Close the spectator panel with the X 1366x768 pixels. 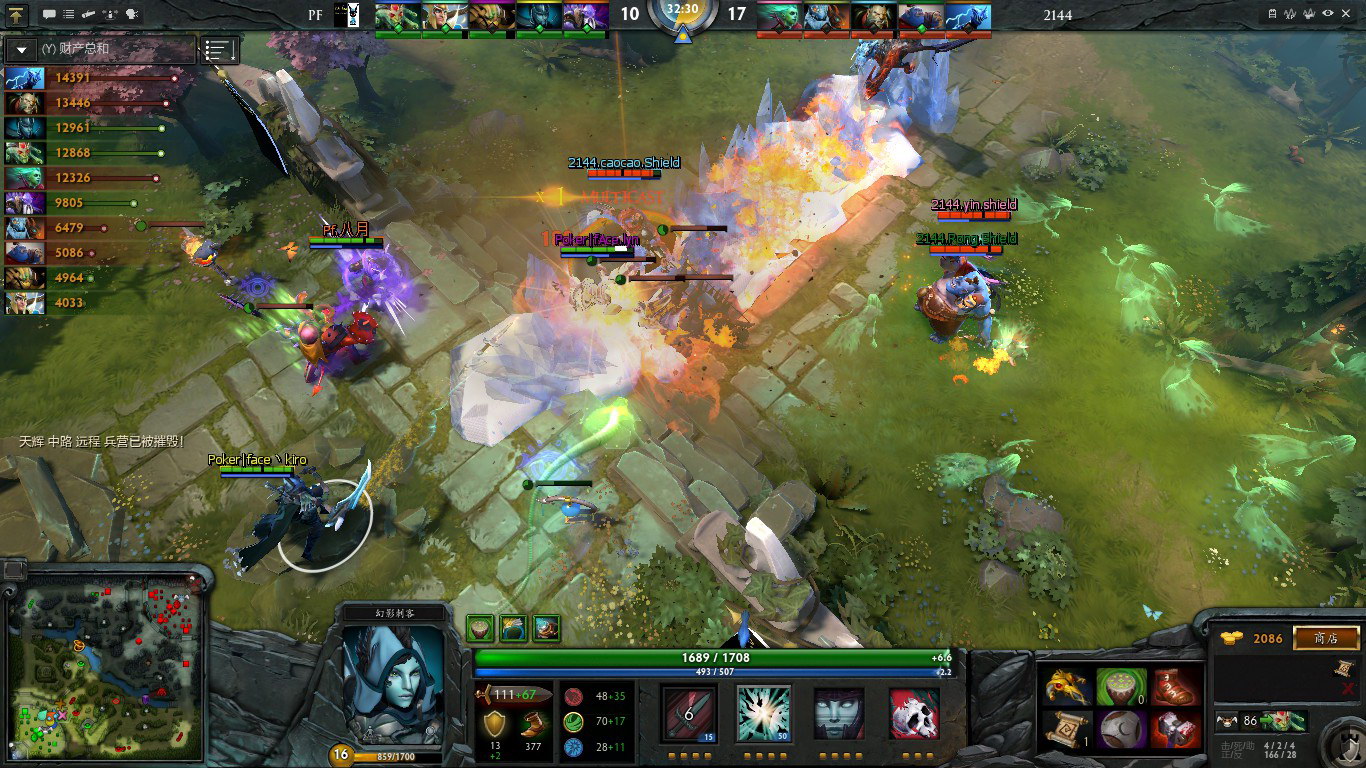pyautogui.click(x=1345, y=692)
